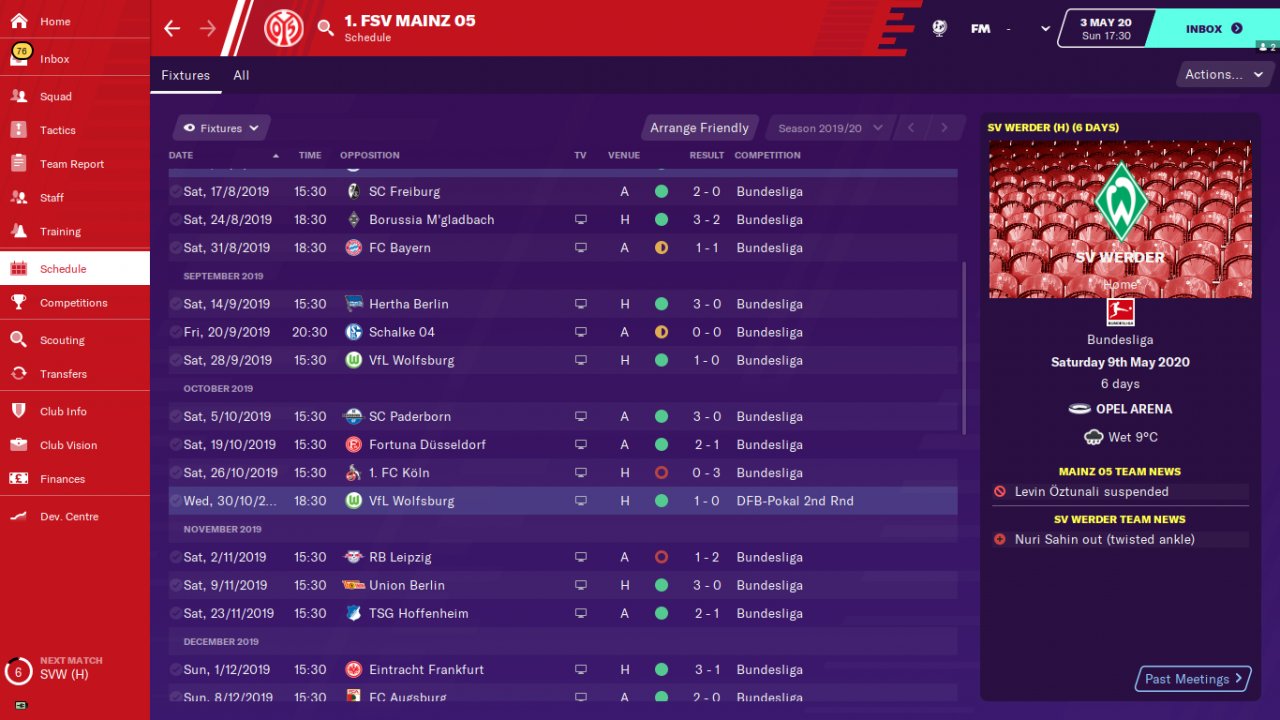Click the back arrow navigation button

(x=172, y=28)
